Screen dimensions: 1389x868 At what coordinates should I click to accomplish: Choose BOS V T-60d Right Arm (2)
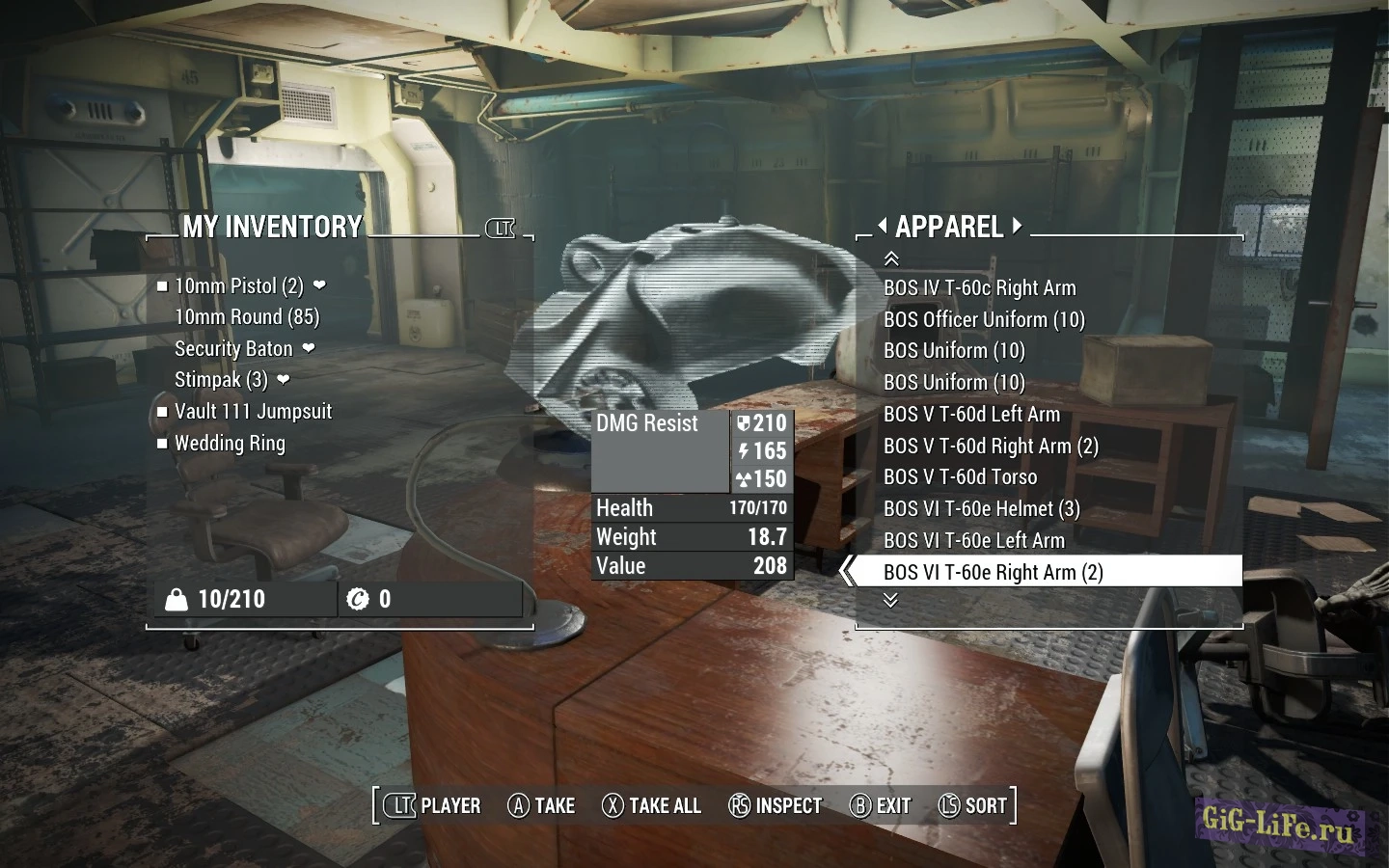coord(991,447)
